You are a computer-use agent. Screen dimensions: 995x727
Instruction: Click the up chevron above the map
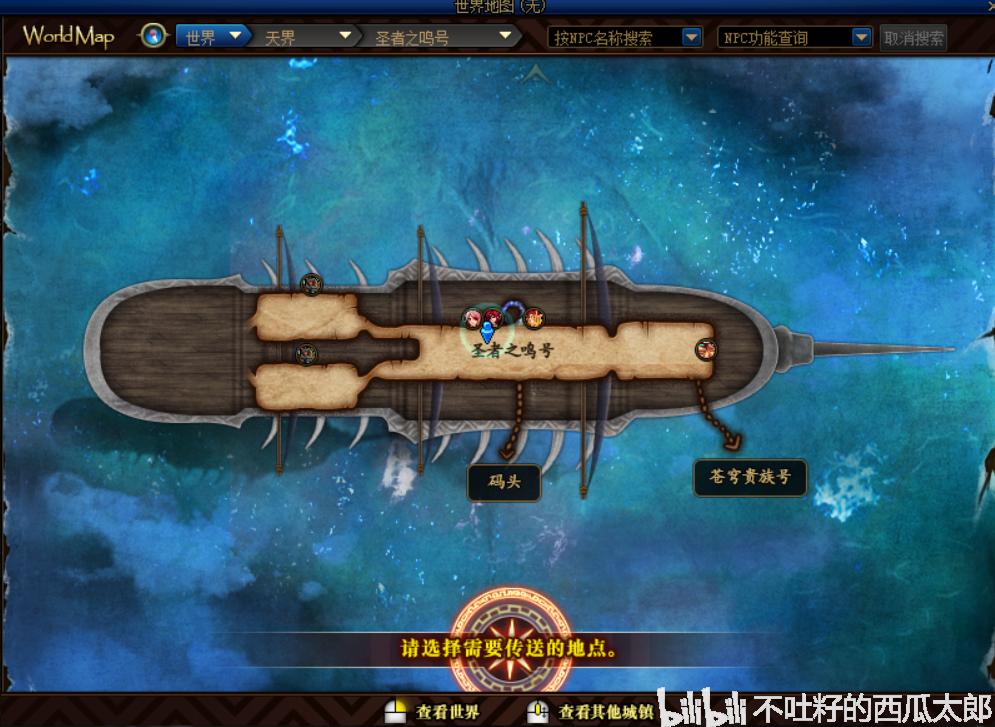(x=536, y=72)
